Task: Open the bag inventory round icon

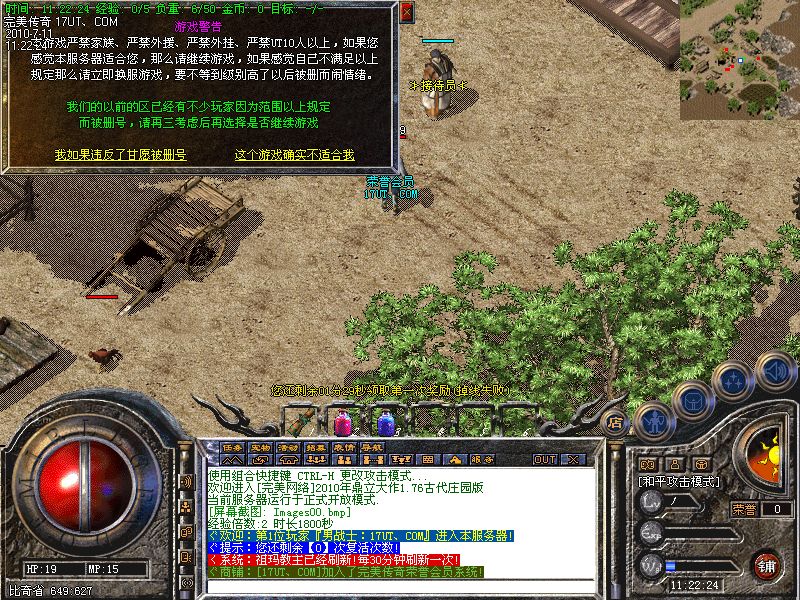Action: 692,401
